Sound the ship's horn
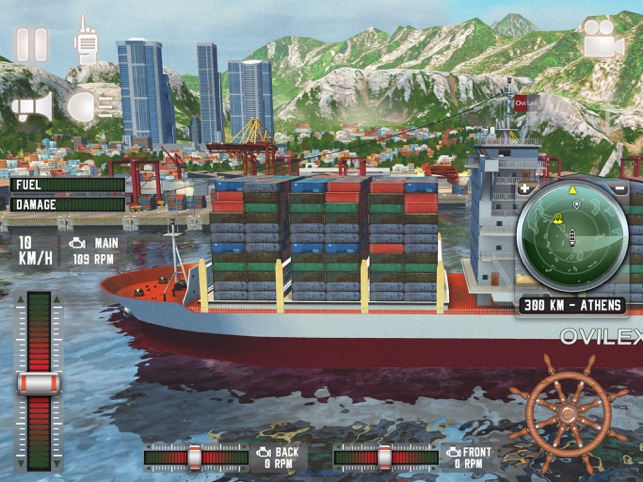The width and height of the screenshot is (643, 482). point(32,107)
